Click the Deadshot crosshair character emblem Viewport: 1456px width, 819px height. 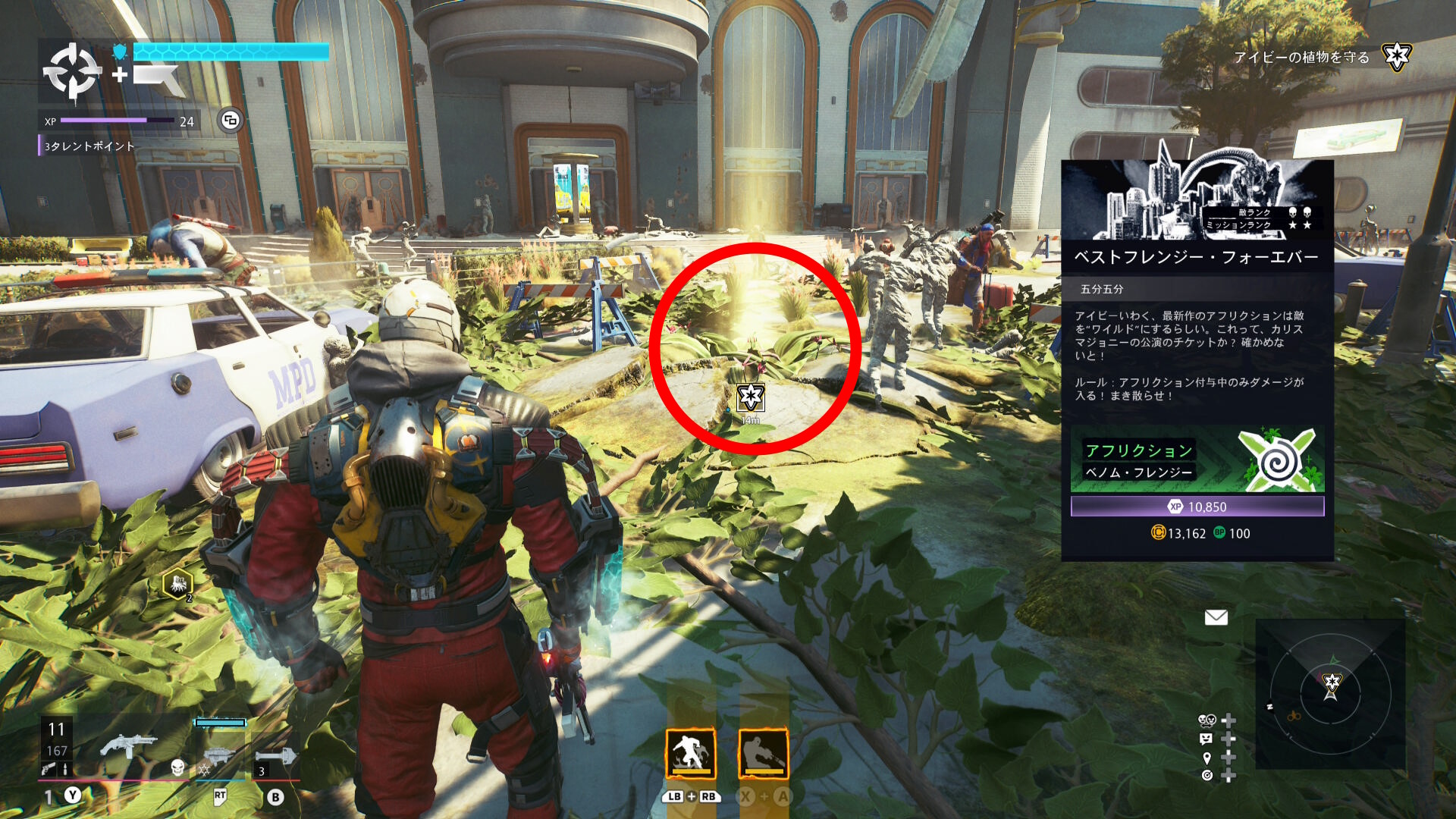coord(72,72)
